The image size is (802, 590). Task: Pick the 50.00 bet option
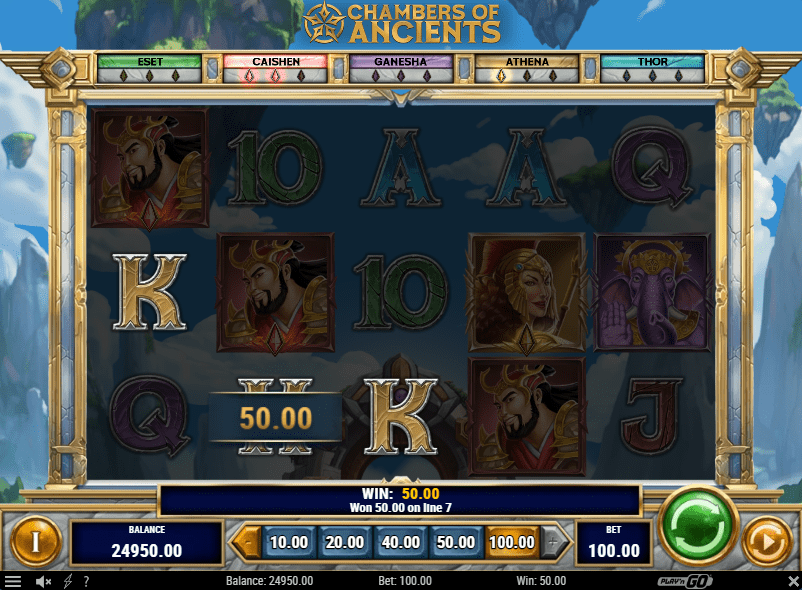[456, 542]
